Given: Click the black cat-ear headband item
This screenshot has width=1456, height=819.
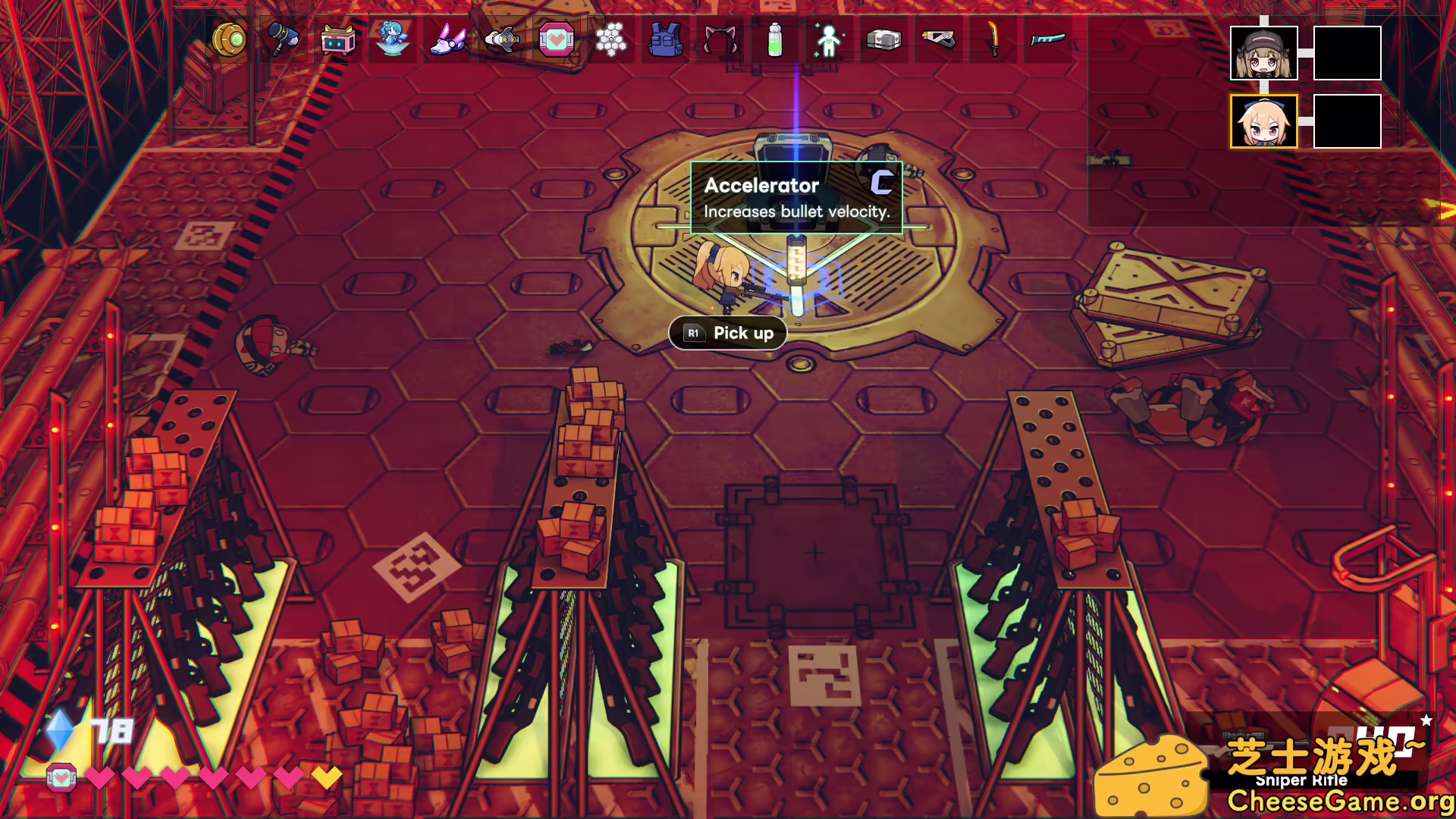Looking at the screenshot, I should click(720, 39).
